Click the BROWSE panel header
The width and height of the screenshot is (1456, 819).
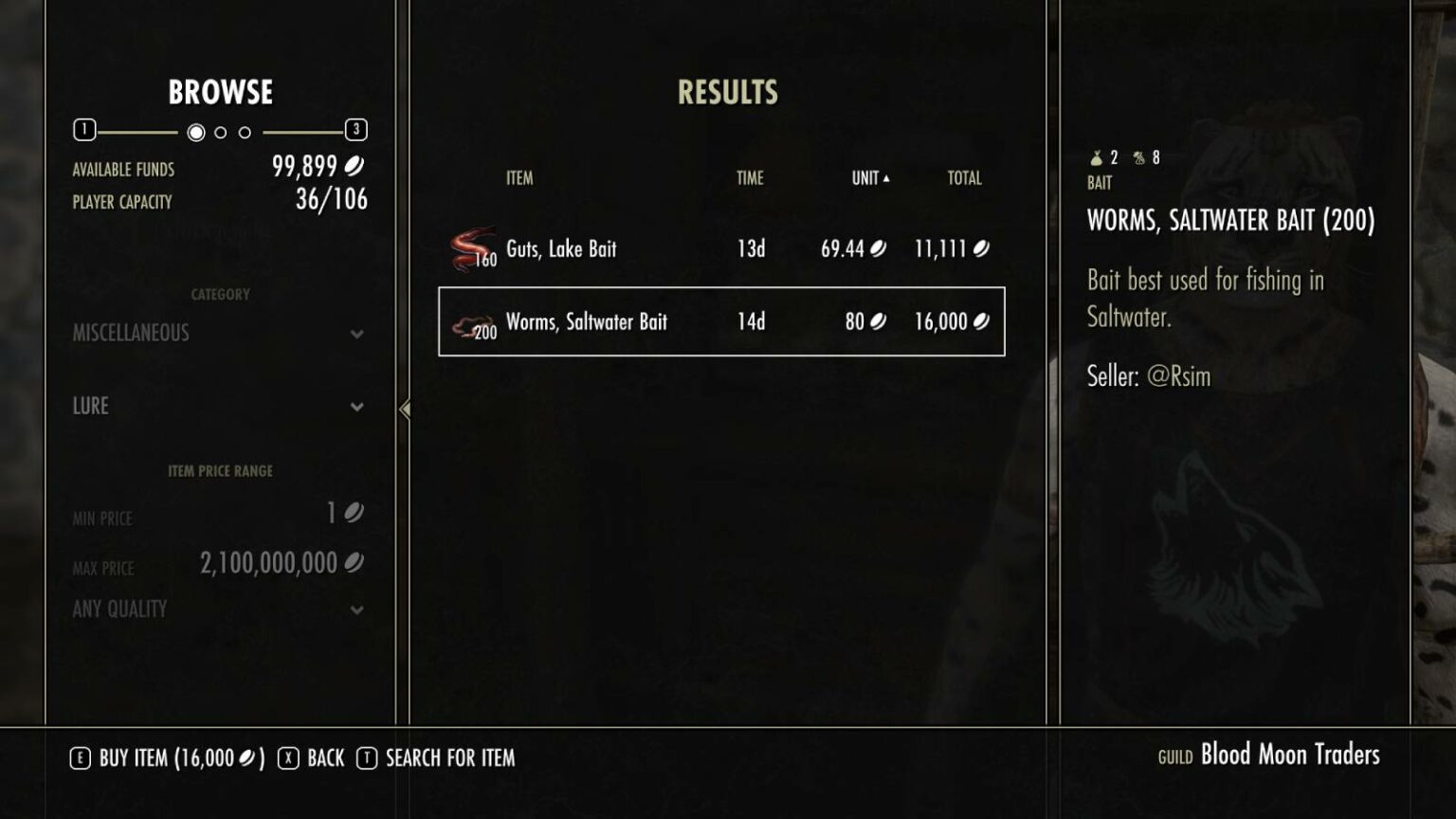click(x=220, y=92)
